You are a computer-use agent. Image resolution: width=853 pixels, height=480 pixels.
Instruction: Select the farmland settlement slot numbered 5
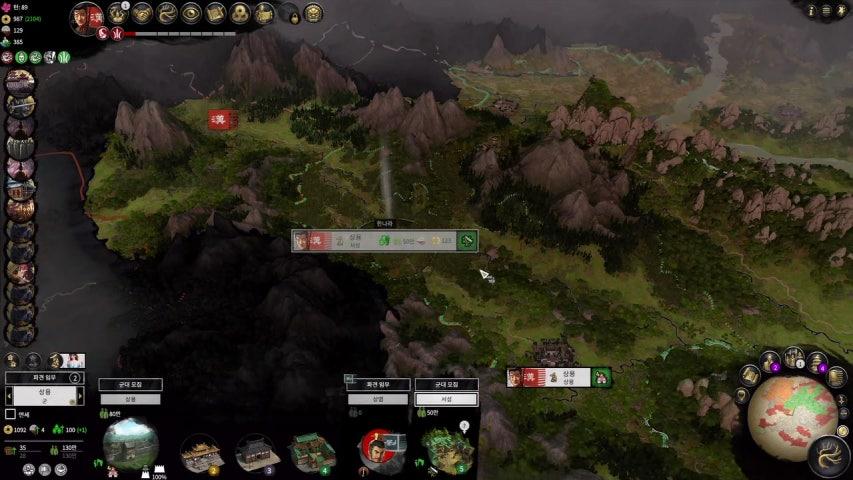(x=444, y=448)
